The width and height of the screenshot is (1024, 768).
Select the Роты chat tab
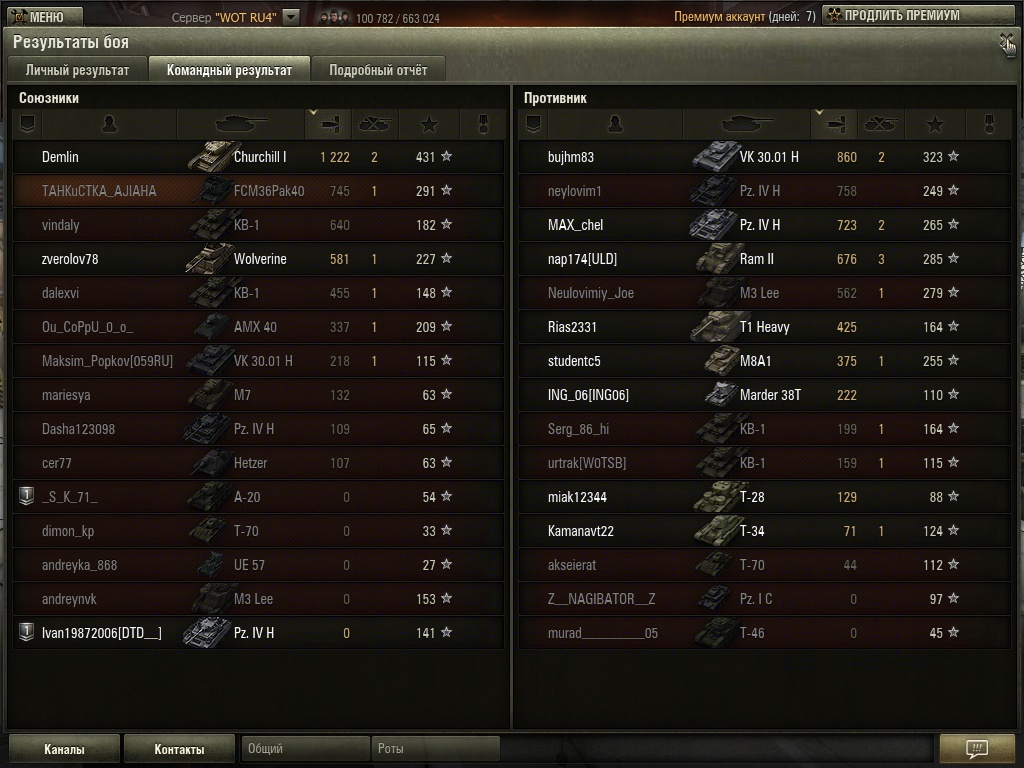pyautogui.click(x=435, y=749)
